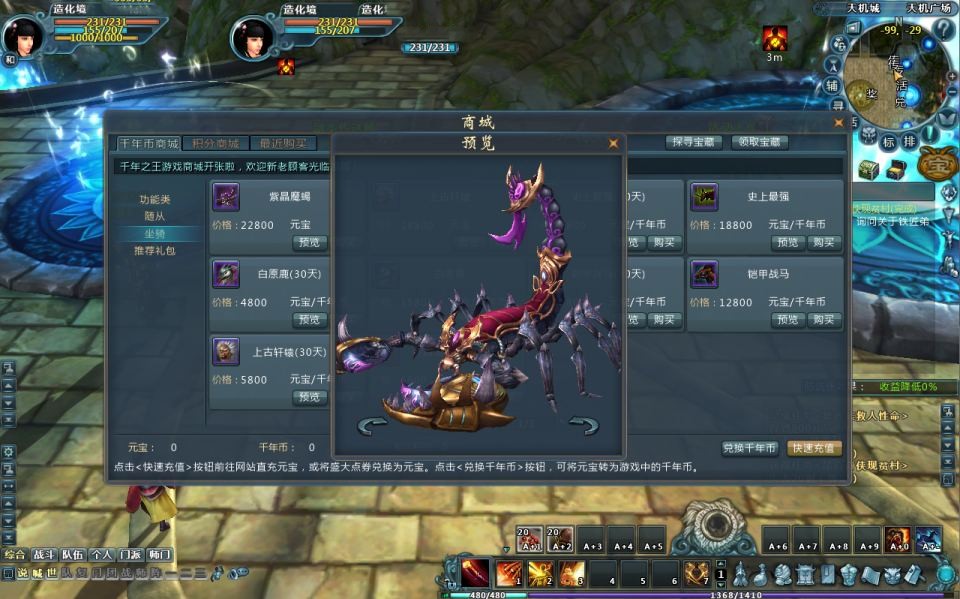Preview the 紫晶魔蝎 mount
Screen dimensions: 960x599
309,242
